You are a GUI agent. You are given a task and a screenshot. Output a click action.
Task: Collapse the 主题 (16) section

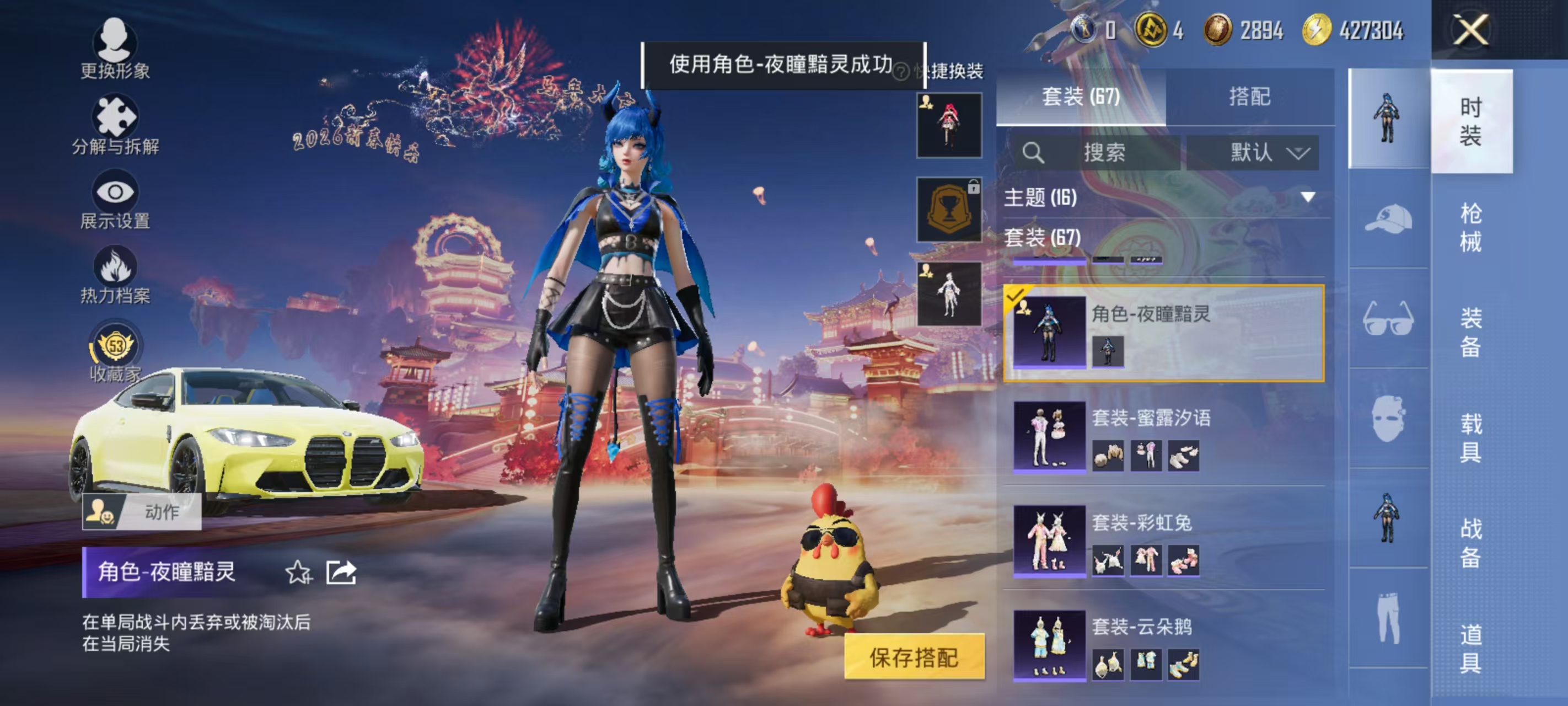point(1307,197)
